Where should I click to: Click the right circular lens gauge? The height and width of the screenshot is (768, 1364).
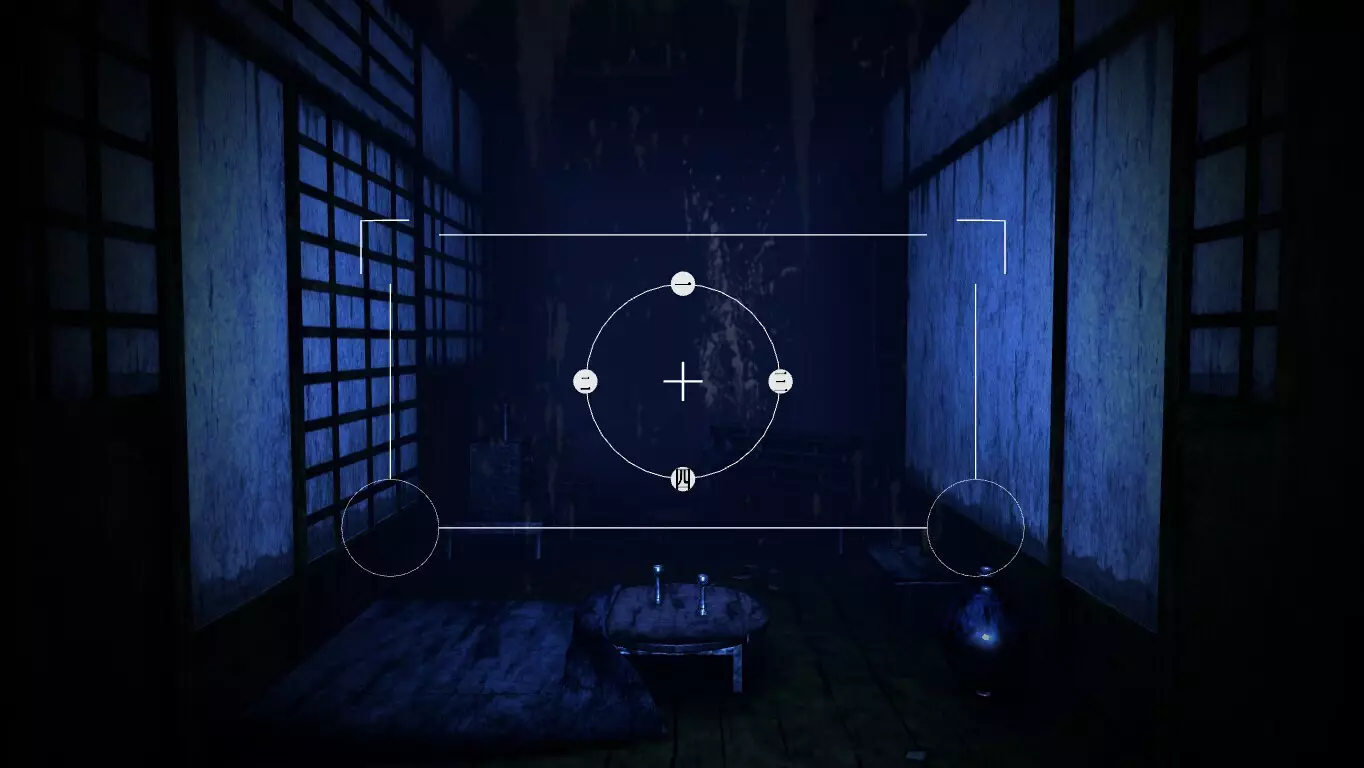(975, 530)
